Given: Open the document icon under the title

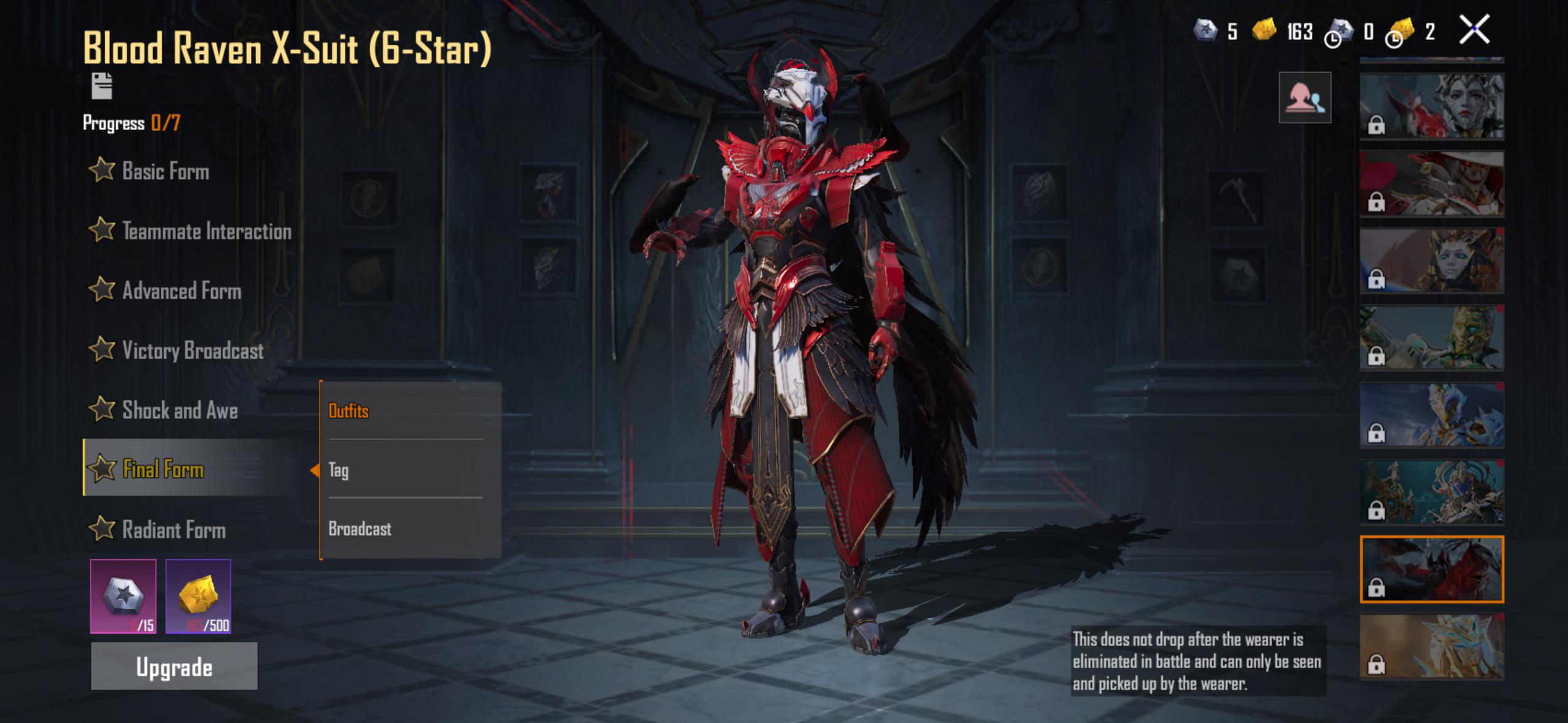Looking at the screenshot, I should tap(102, 86).
